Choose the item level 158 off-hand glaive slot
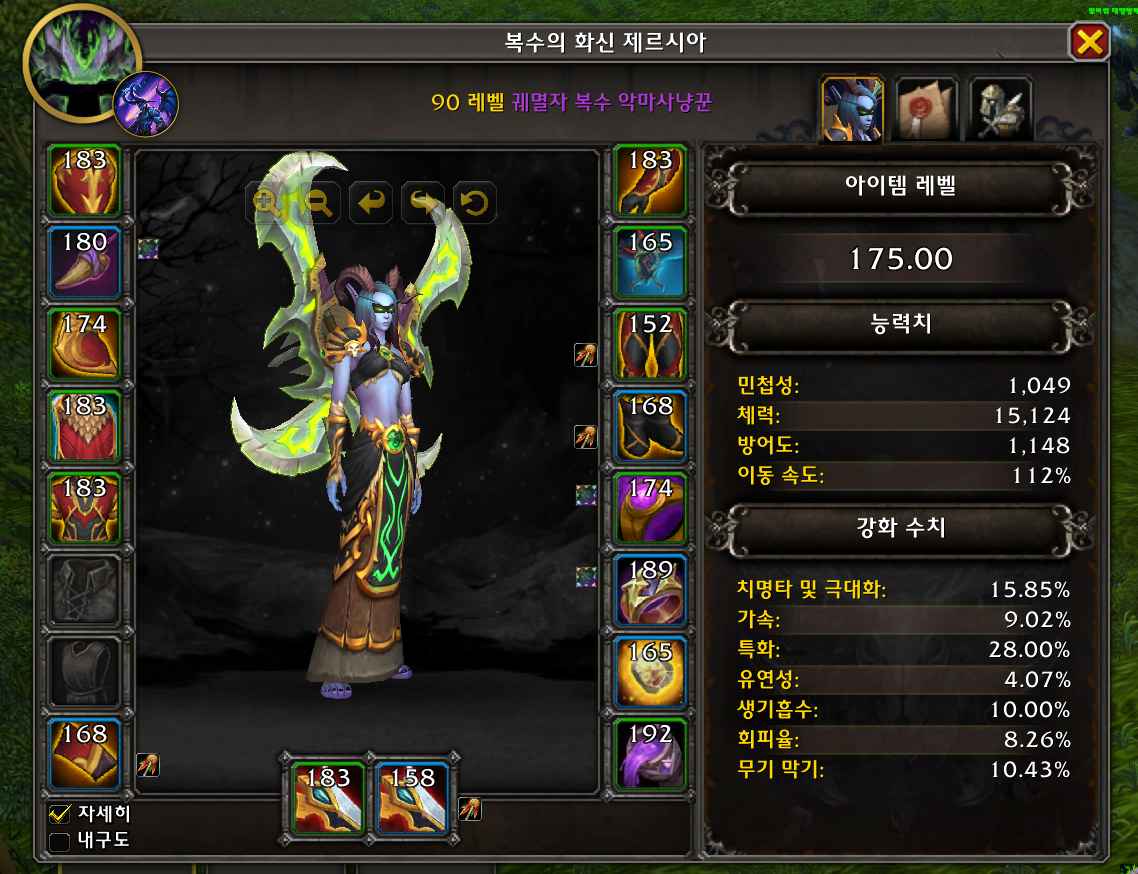Viewport: 1138px width, 874px height. point(412,797)
